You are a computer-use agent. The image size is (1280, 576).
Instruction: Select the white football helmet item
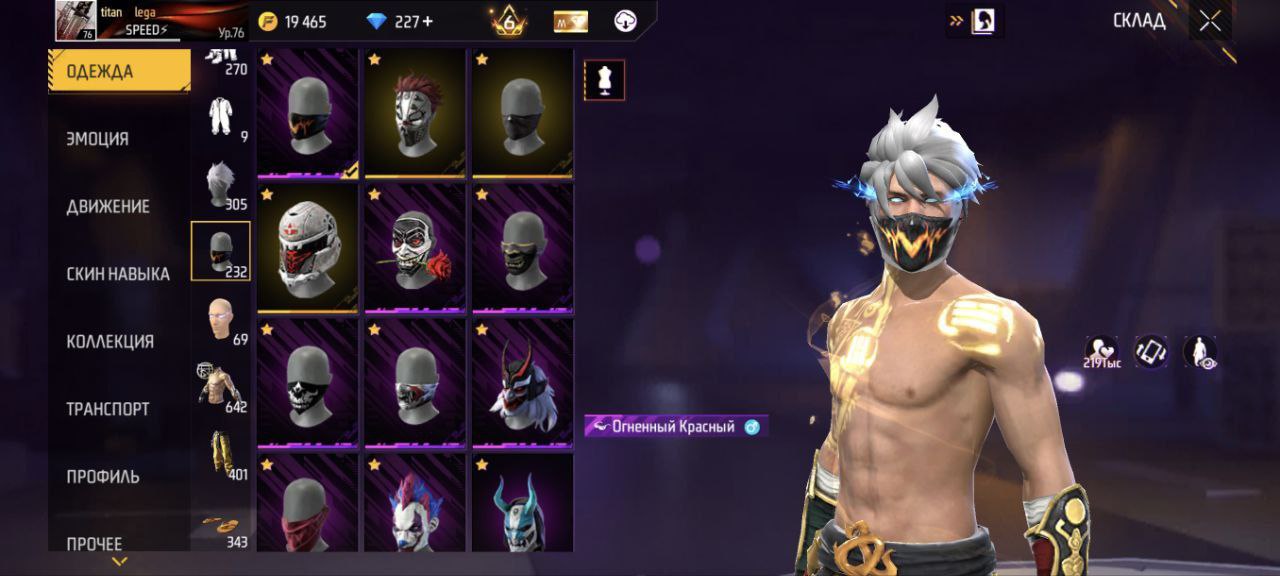point(307,247)
